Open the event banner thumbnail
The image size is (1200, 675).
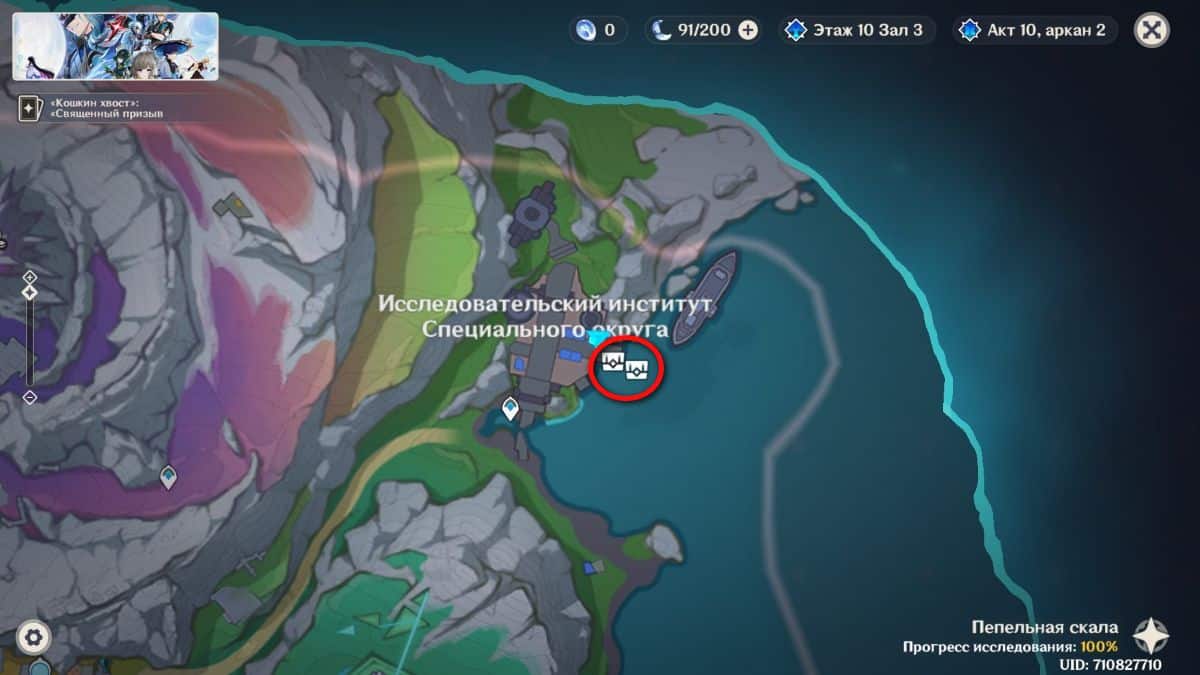click(116, 46)
